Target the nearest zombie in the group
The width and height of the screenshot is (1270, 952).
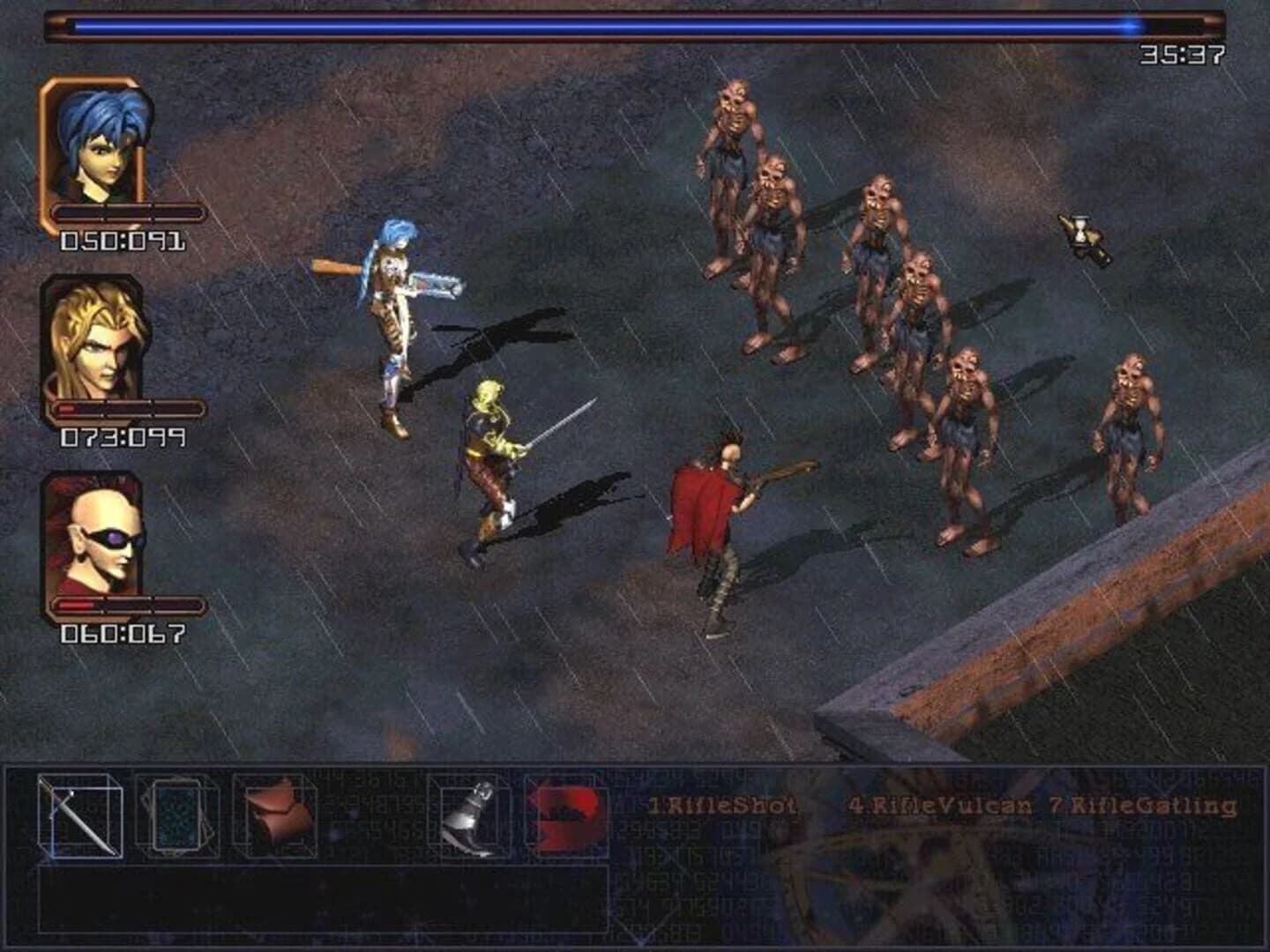point(966,441)
